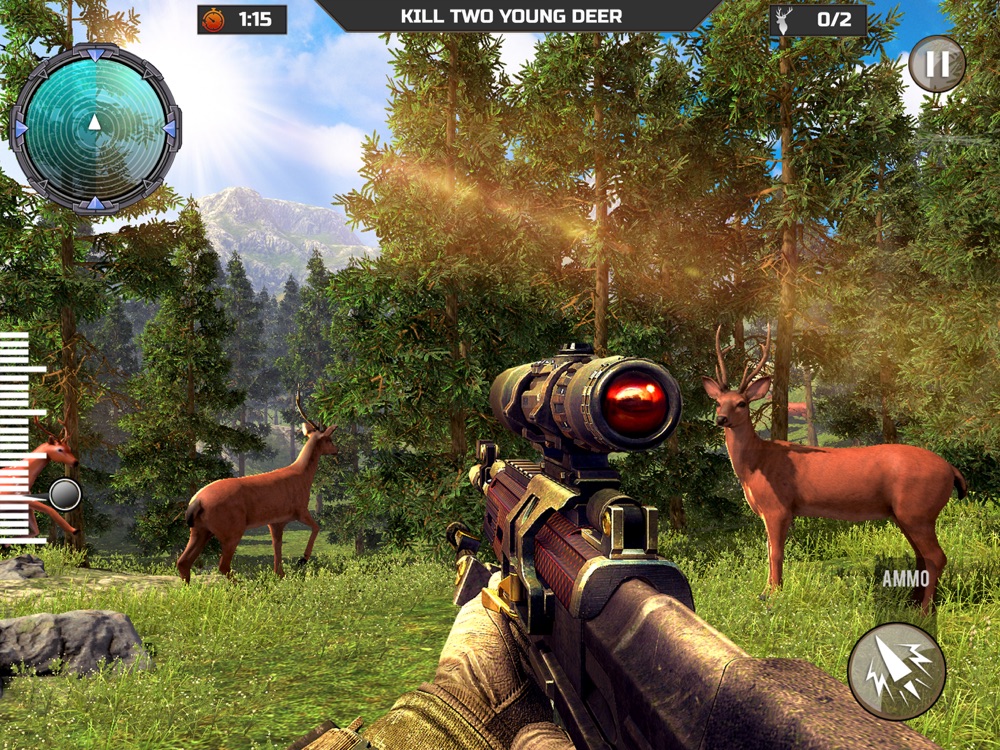Select the Kill Two Young Deer objective banner
This screenshot has width=1000, height=750.
coord(511,17)
